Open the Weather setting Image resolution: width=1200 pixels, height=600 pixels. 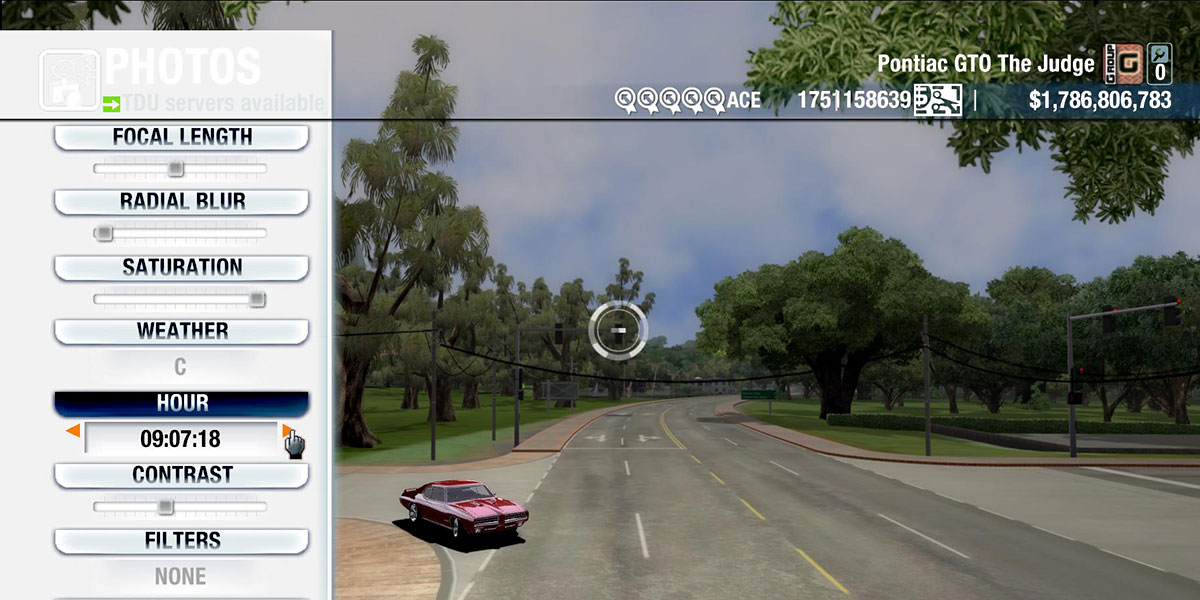pyautogui.click(x=181, y=331)
